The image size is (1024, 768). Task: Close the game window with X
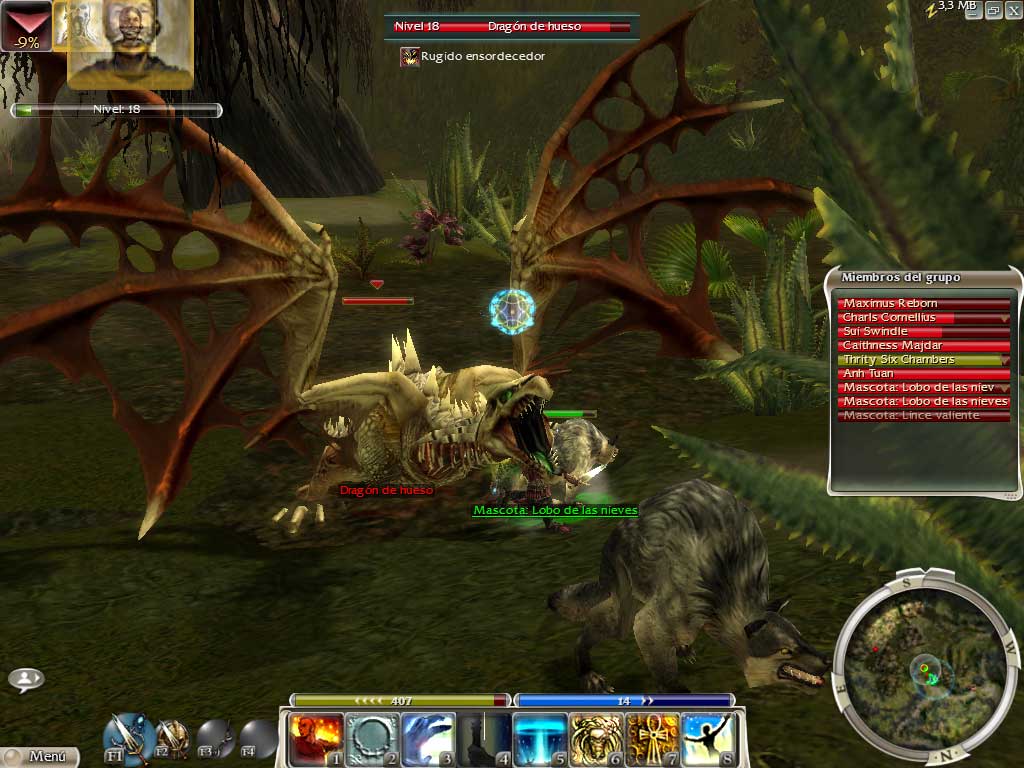[x=1012, y=9]
